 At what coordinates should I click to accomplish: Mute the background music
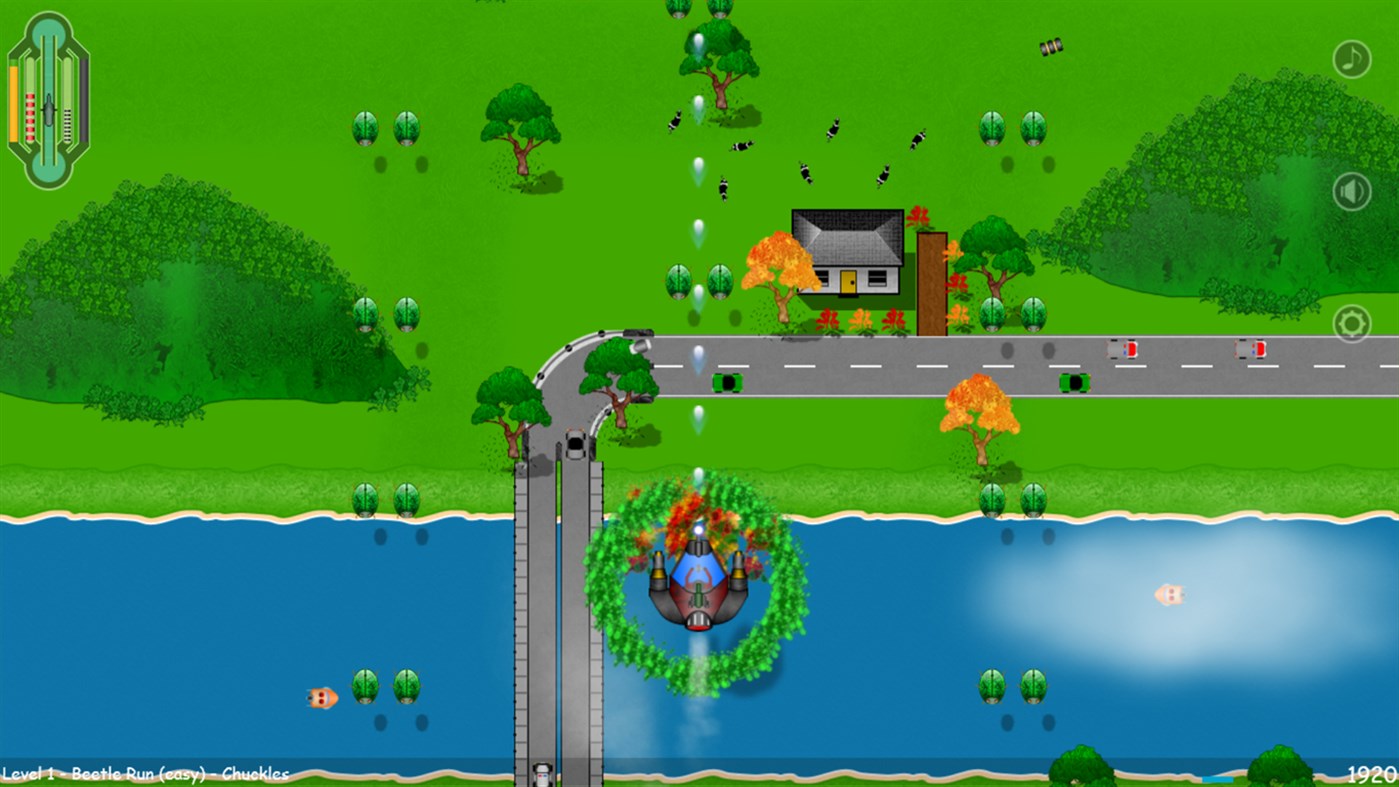tap(1352, 58)
